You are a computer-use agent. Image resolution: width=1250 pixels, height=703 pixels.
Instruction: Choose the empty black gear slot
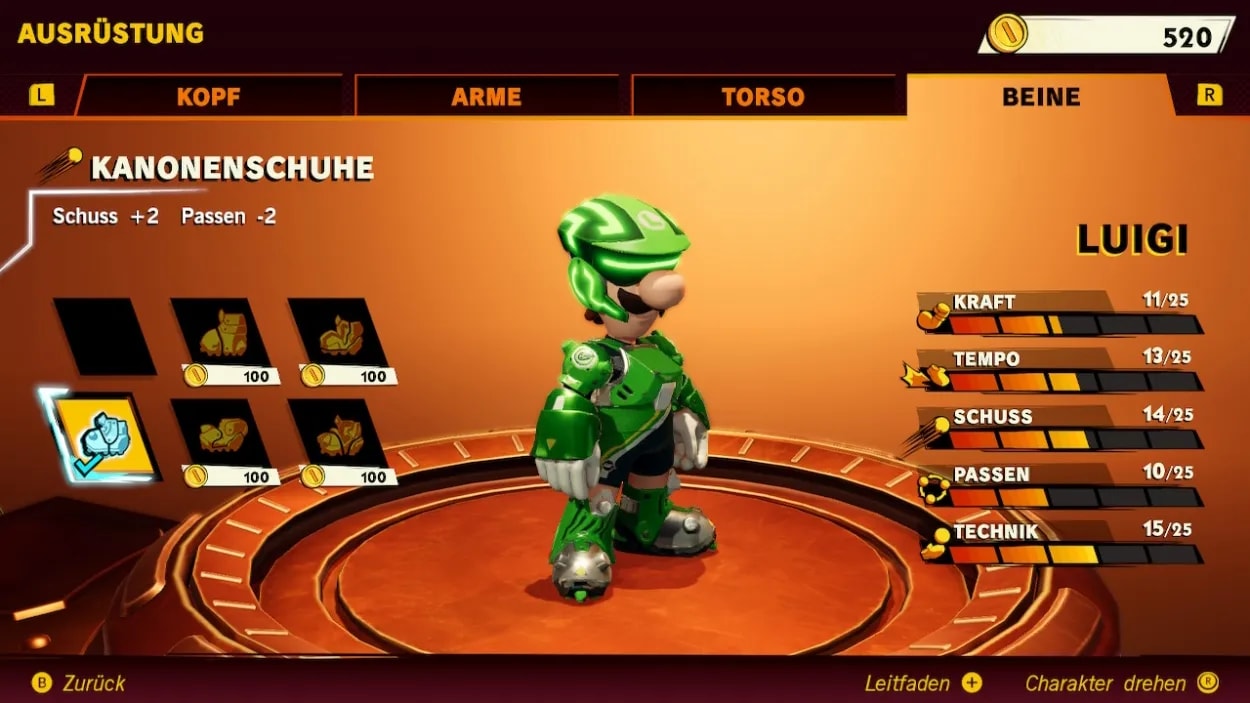pyautogui.click(x=104, y=336)
